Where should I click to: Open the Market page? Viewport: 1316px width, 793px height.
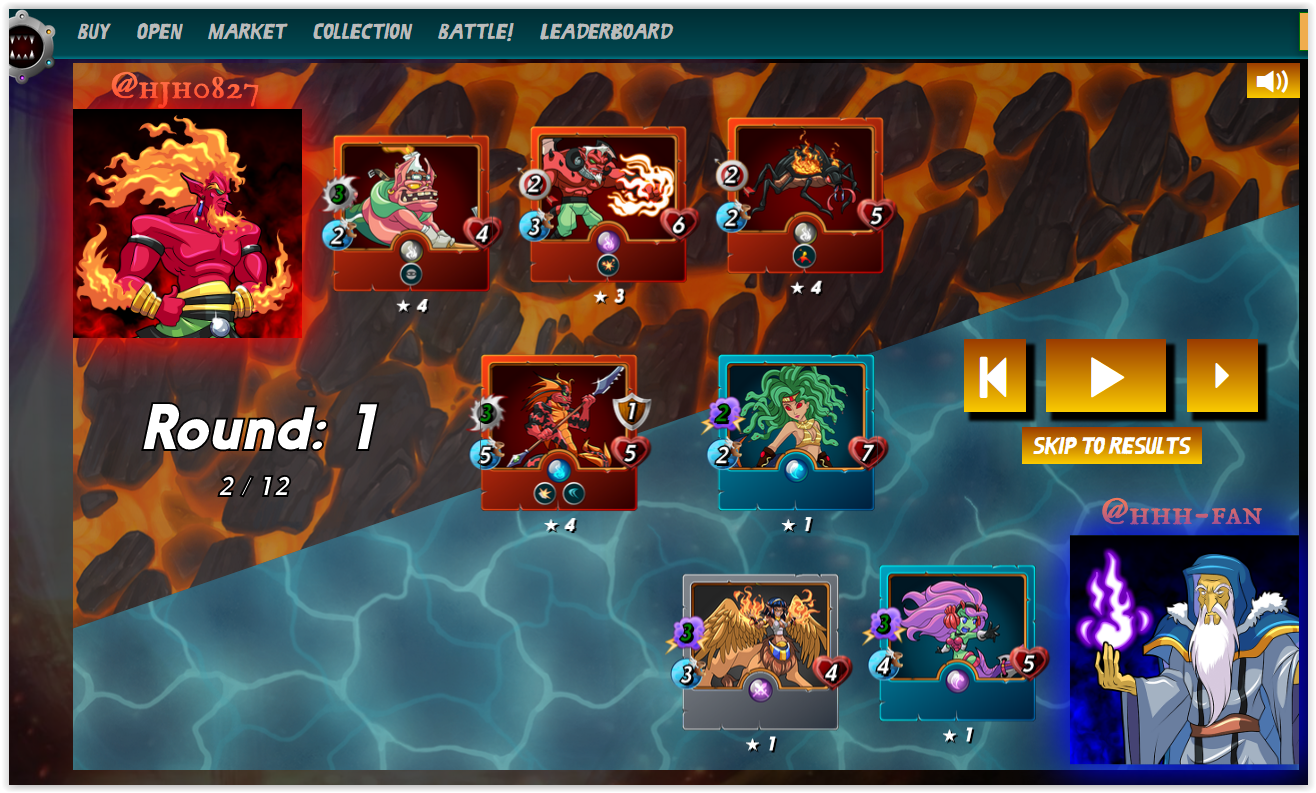(247, 31)
